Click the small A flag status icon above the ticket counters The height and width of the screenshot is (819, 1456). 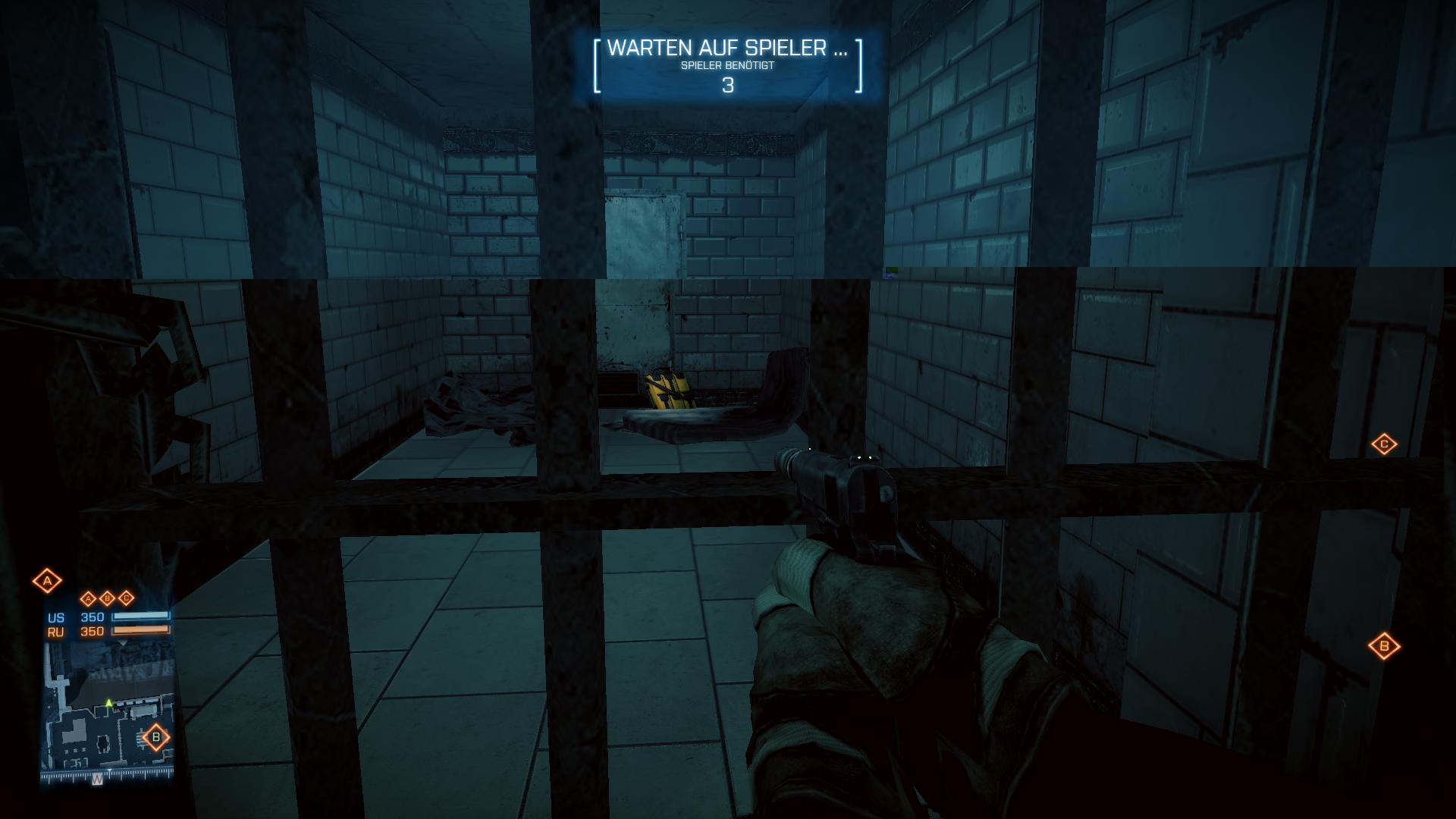(x=88, y=598)
